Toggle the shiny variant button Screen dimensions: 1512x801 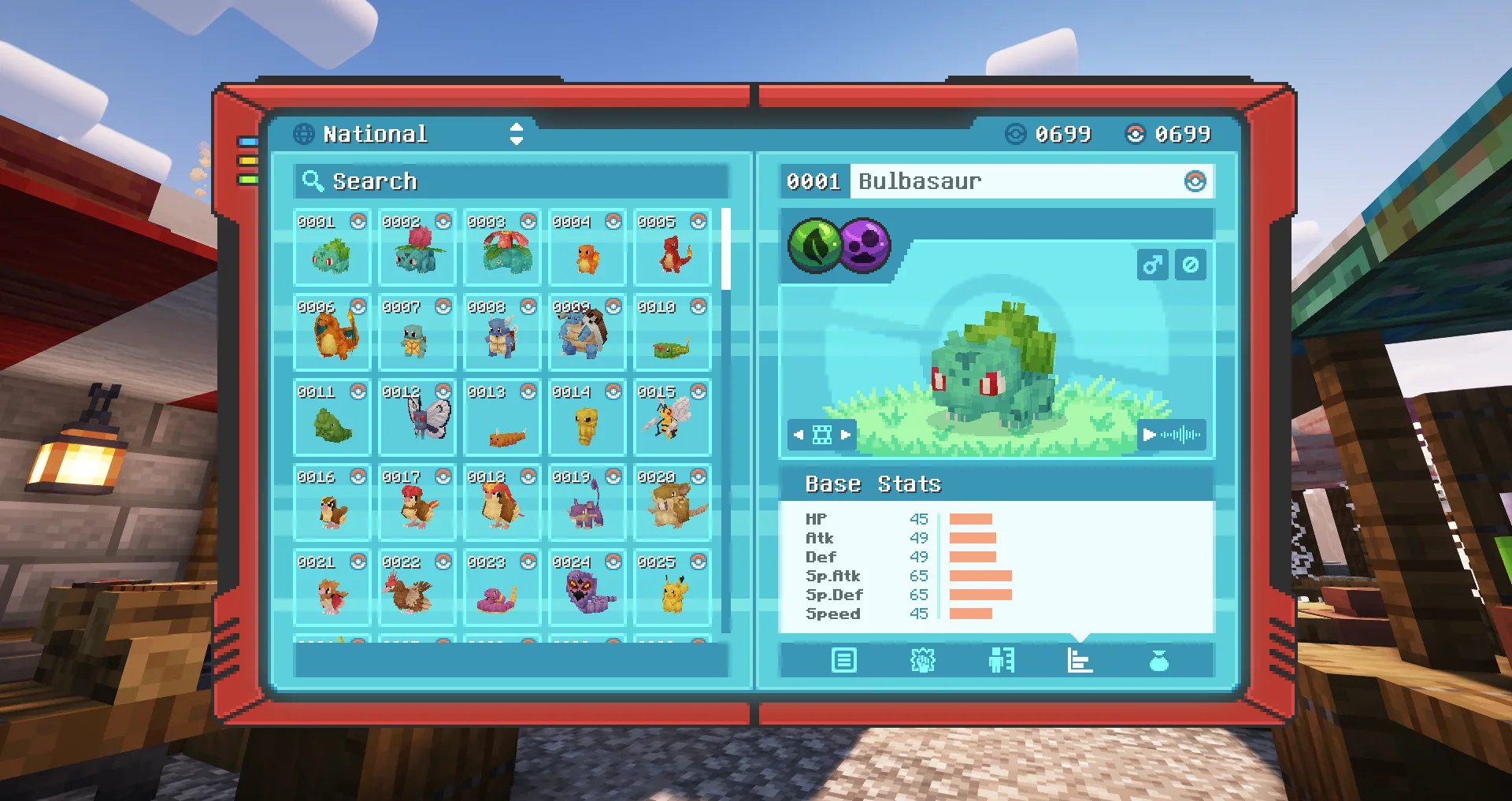point(1191,265)
